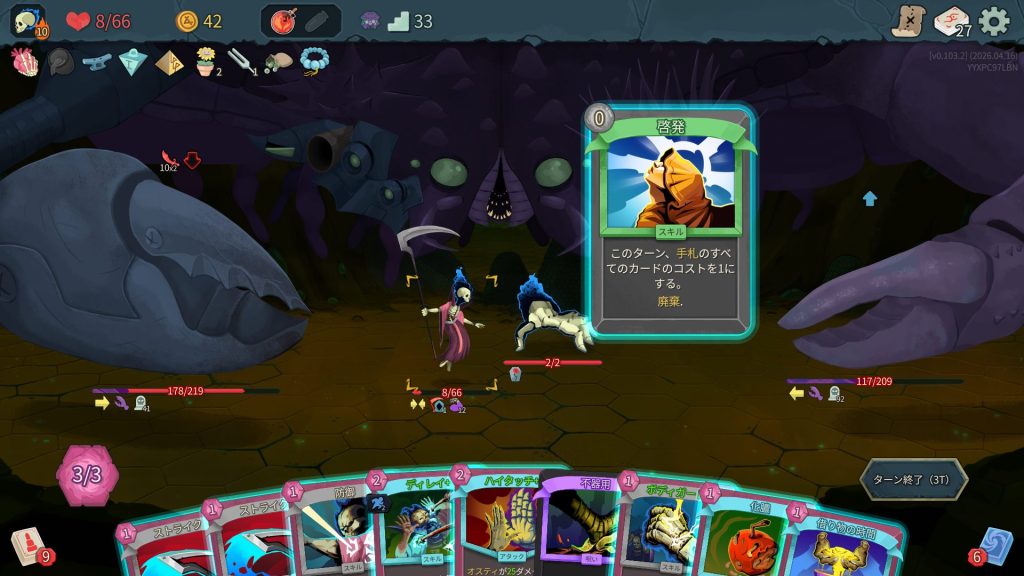Open the treasure map

click(909, 21)
